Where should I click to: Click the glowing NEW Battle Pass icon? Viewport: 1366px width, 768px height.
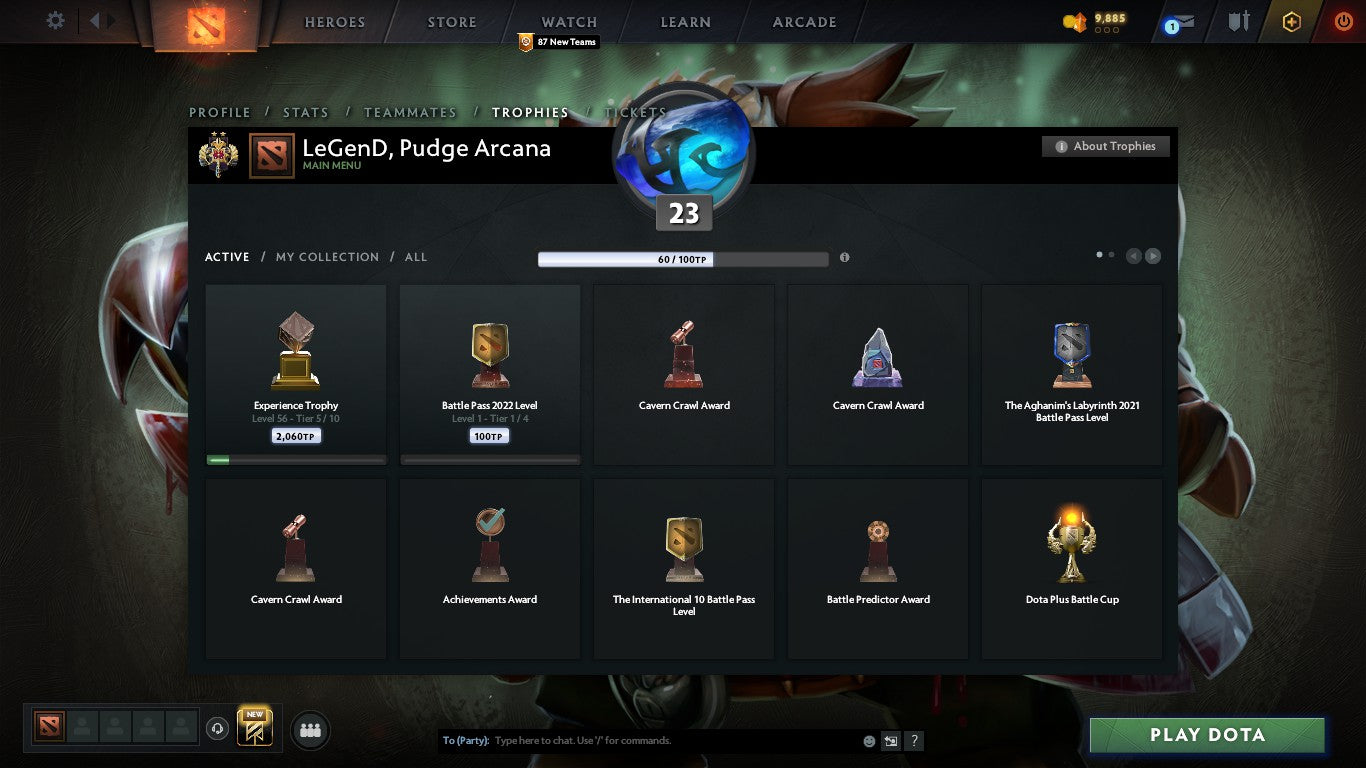point(253,729)
